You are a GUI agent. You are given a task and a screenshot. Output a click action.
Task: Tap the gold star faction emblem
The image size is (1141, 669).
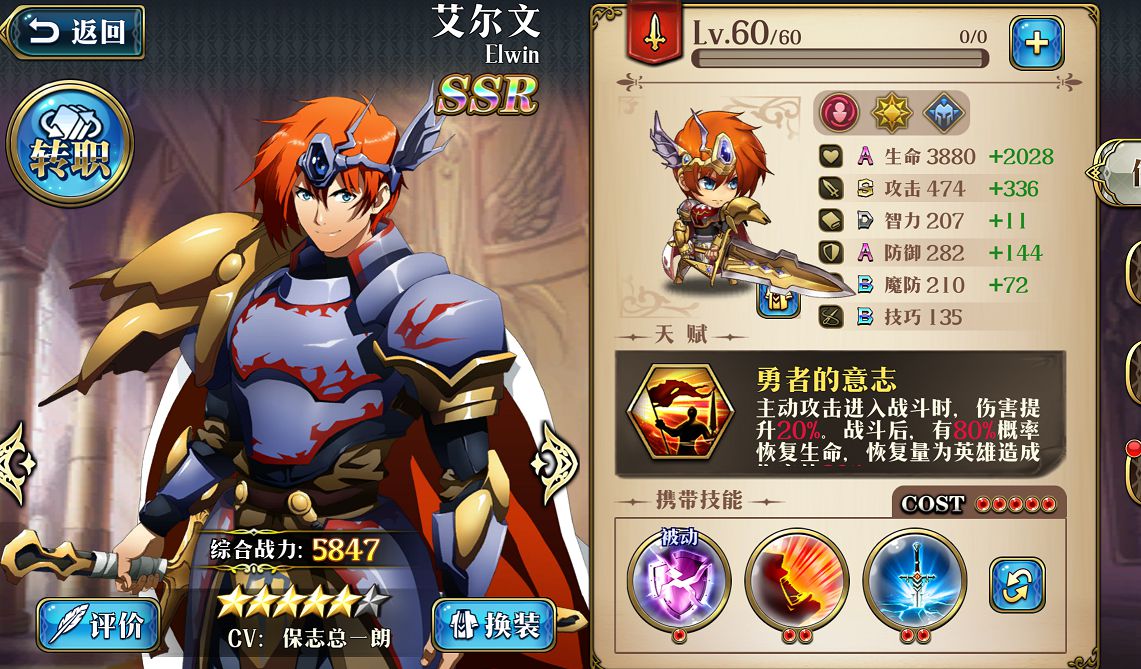point(892,113)
